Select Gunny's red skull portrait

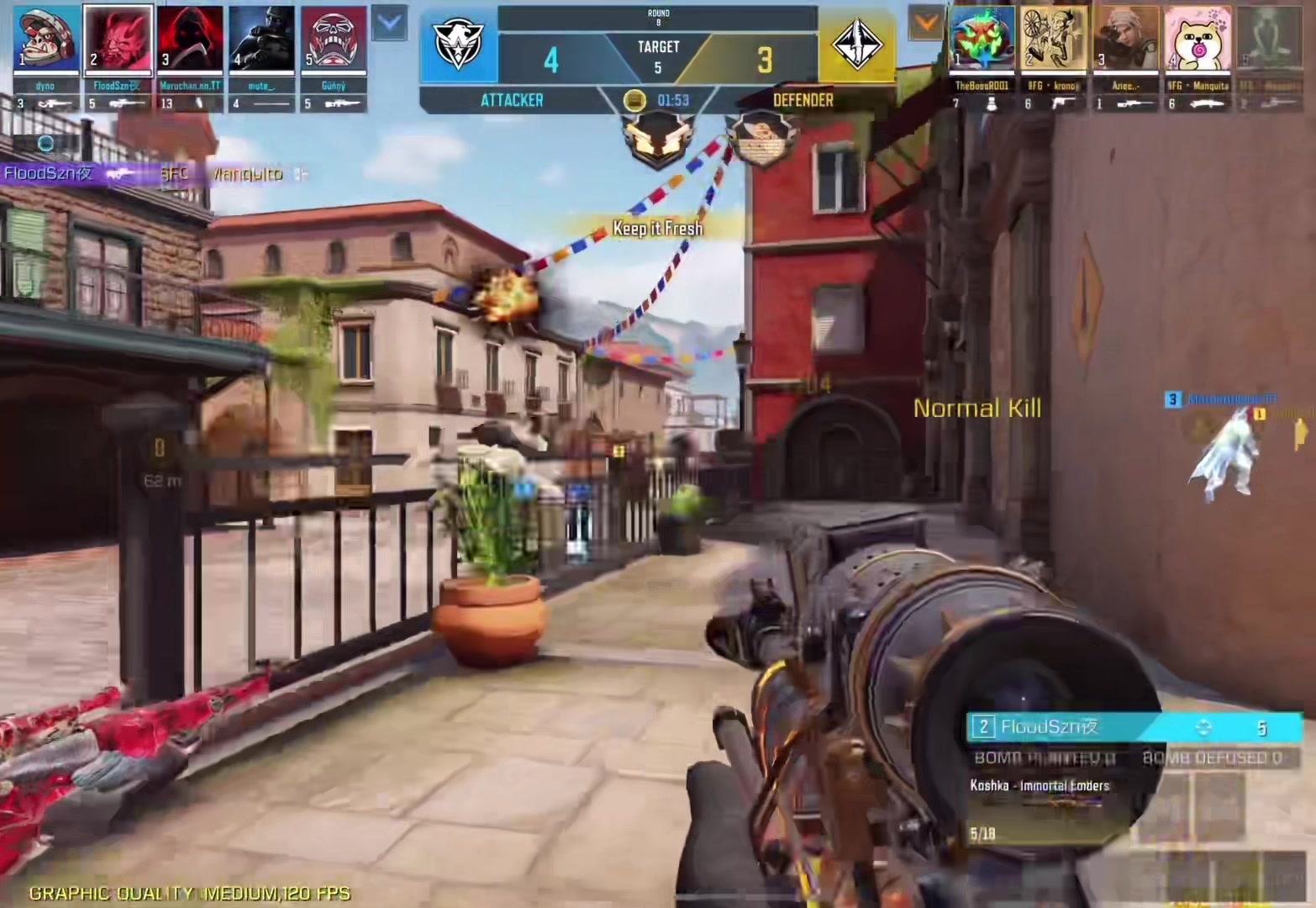(x=334, y=40)
